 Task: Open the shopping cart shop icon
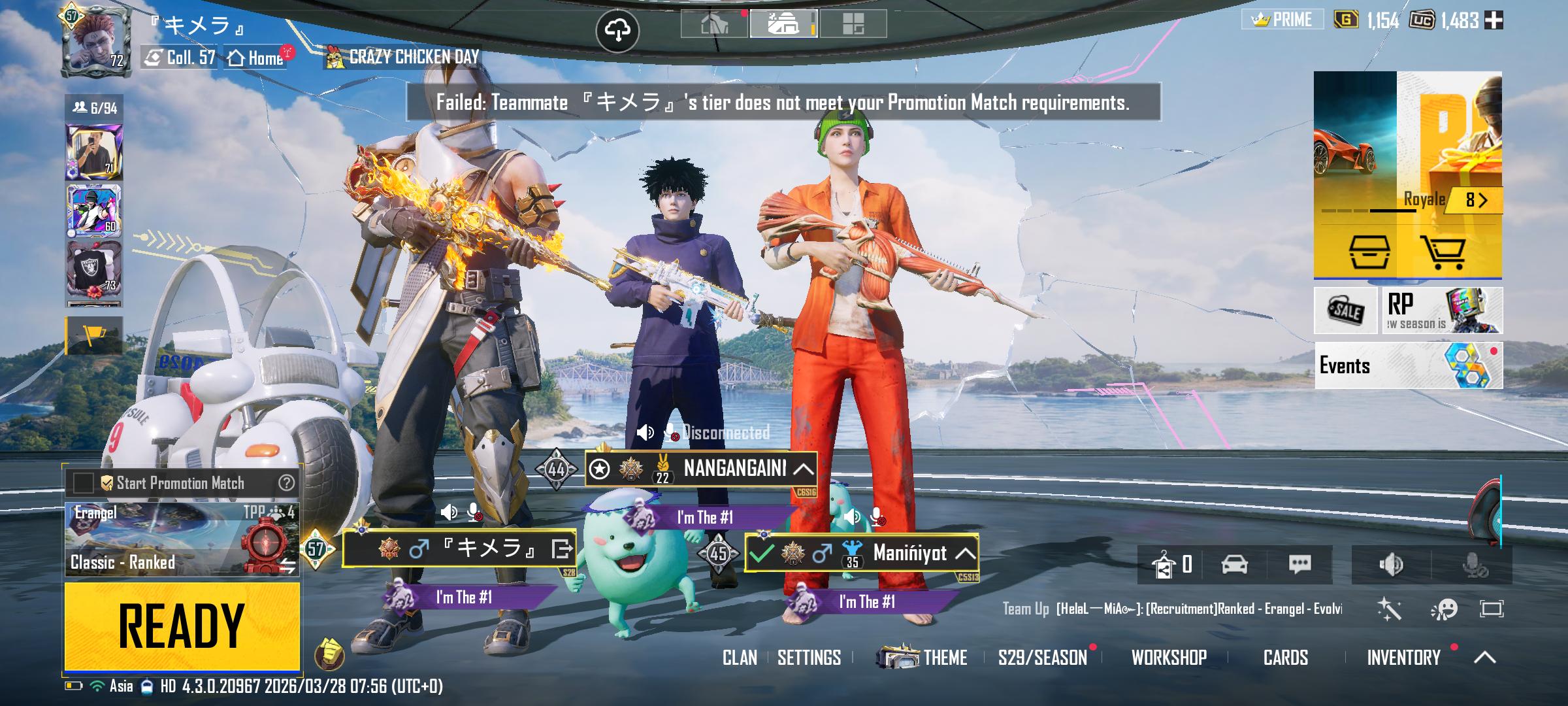tap(1442, 252)
